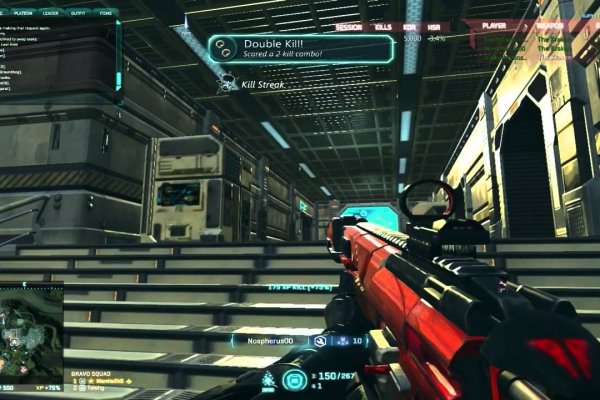Click the Kill Streak skull icon

(x=227, y=86)
